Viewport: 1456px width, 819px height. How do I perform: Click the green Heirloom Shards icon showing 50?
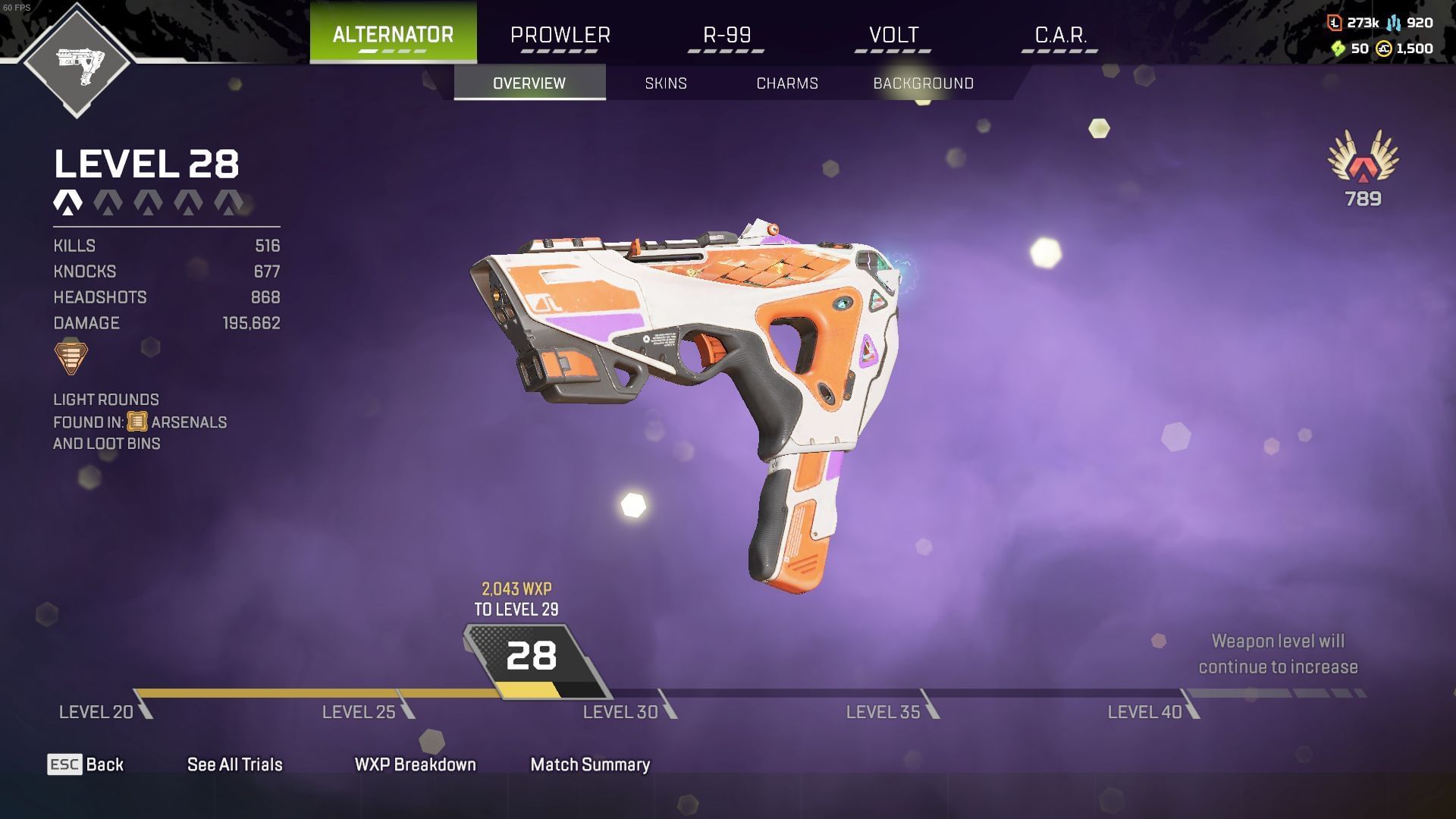[x=1339, y=49]
